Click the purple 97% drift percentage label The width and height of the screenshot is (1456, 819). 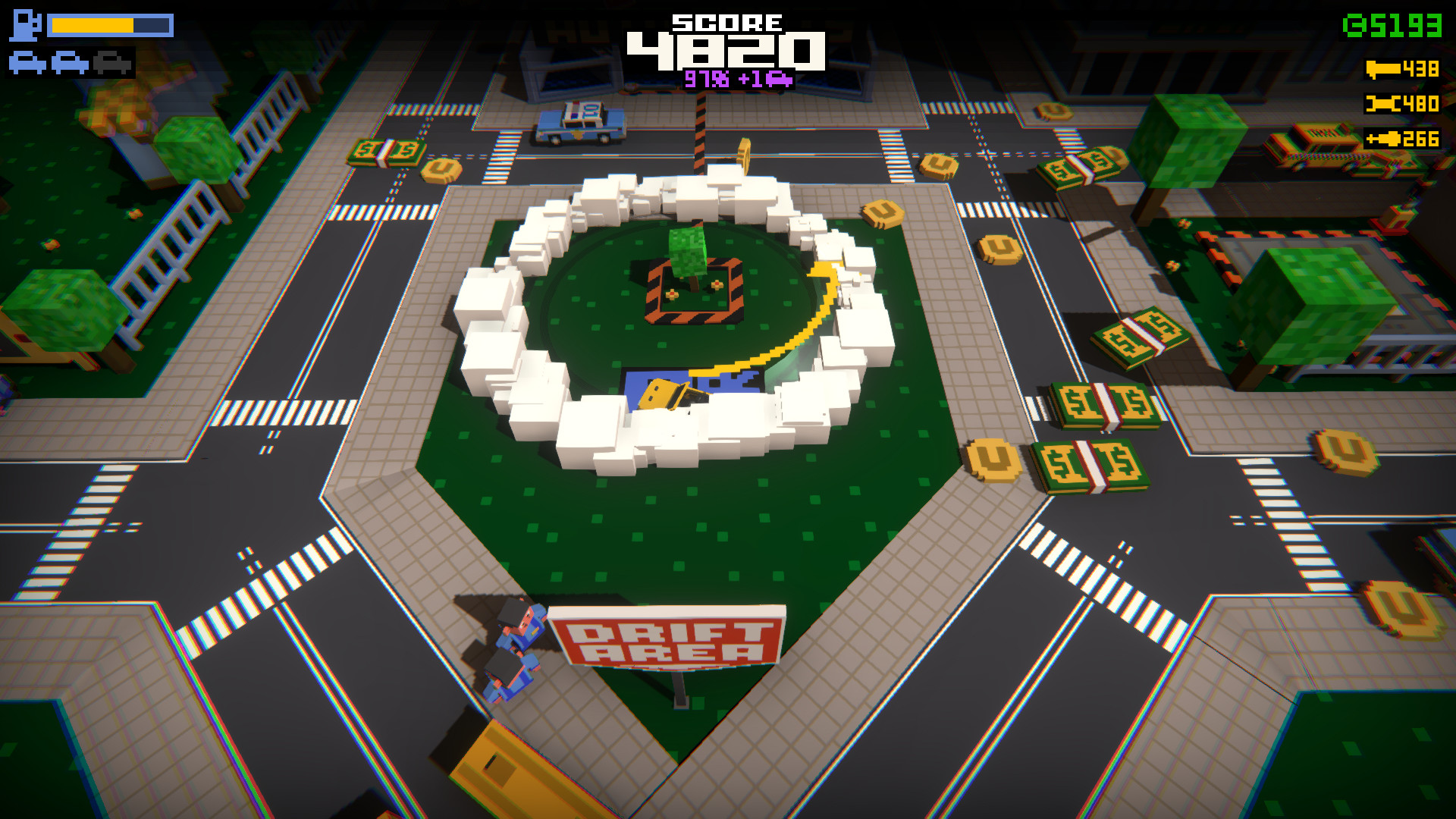tap(708, 78)
